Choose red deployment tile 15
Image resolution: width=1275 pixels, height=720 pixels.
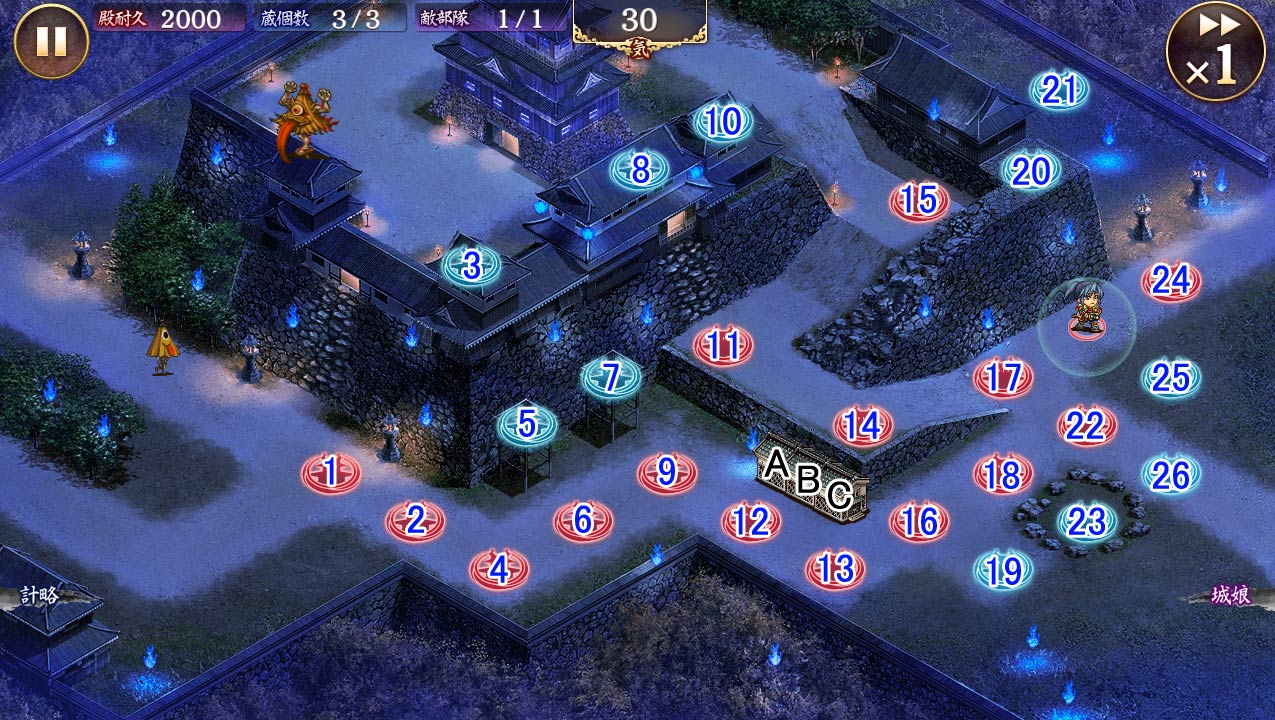tap(918, 201)
